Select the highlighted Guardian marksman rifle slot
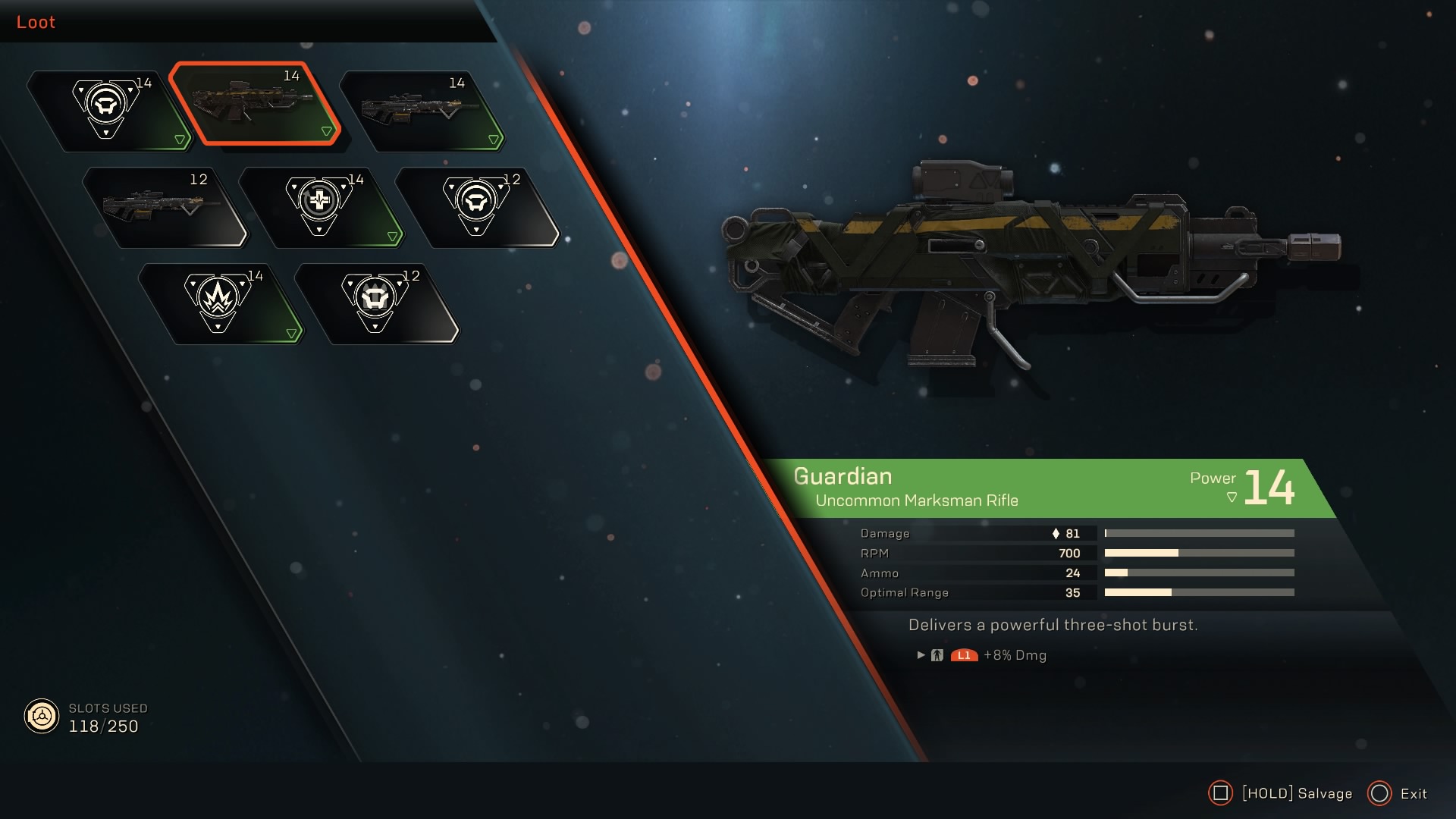The image size is (1456, 819). click(x=253, y=104)
